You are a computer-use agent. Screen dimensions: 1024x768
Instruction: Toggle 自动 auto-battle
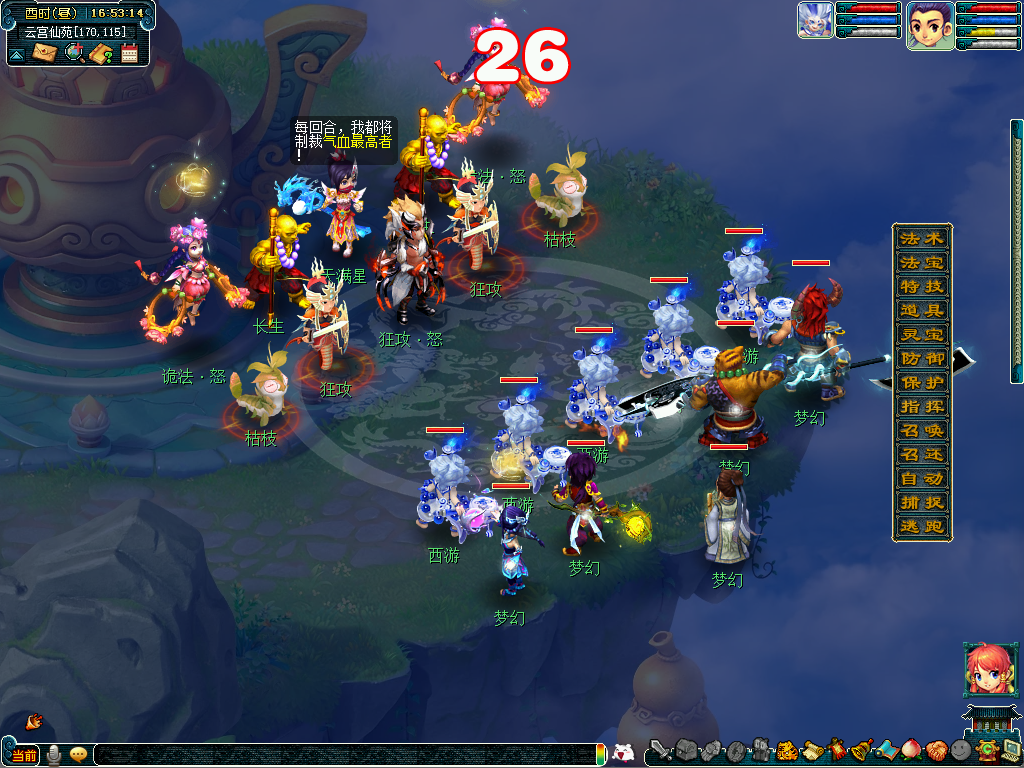921,479
